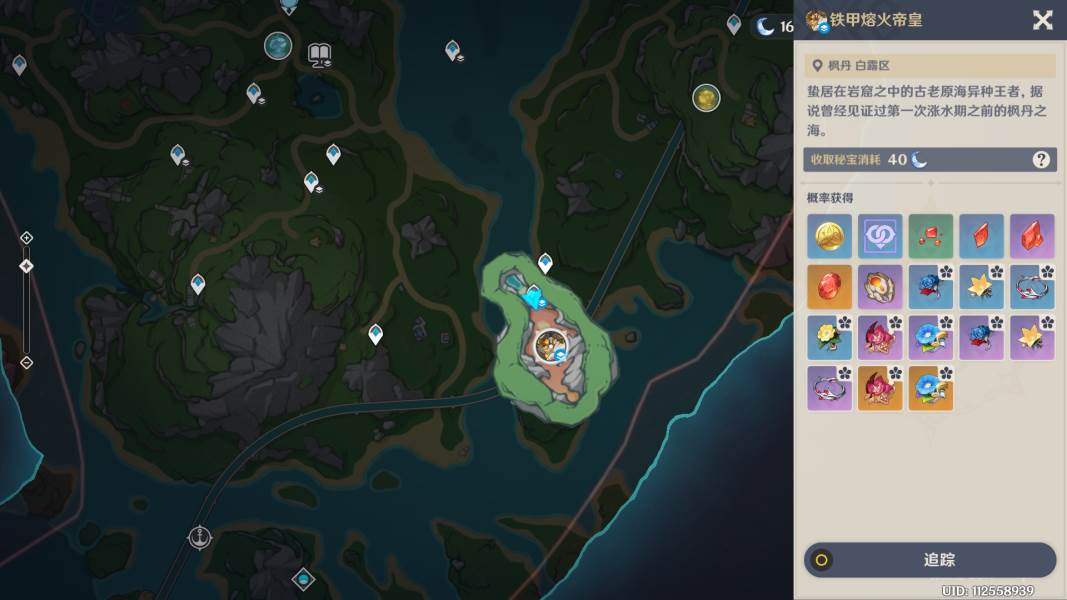Screen dimensions: 1067x600
Task: Open the crescent moon resin counter
Action: tap(774, 26)
